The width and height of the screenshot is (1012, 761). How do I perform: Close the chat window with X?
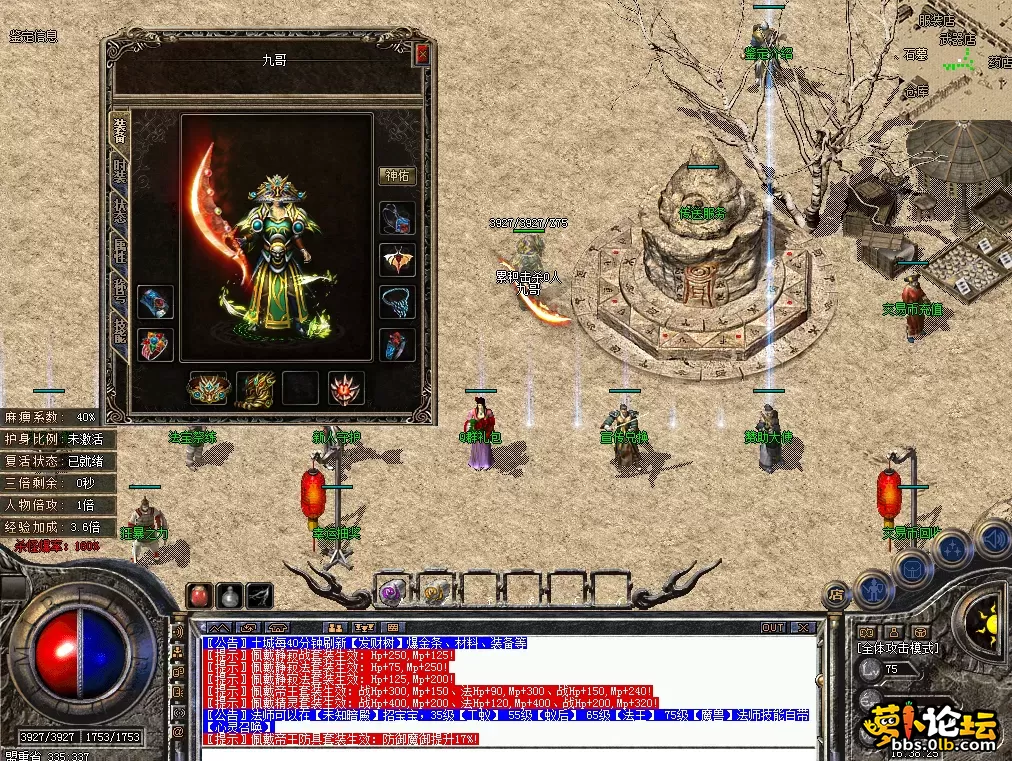(x=802, y=628)
